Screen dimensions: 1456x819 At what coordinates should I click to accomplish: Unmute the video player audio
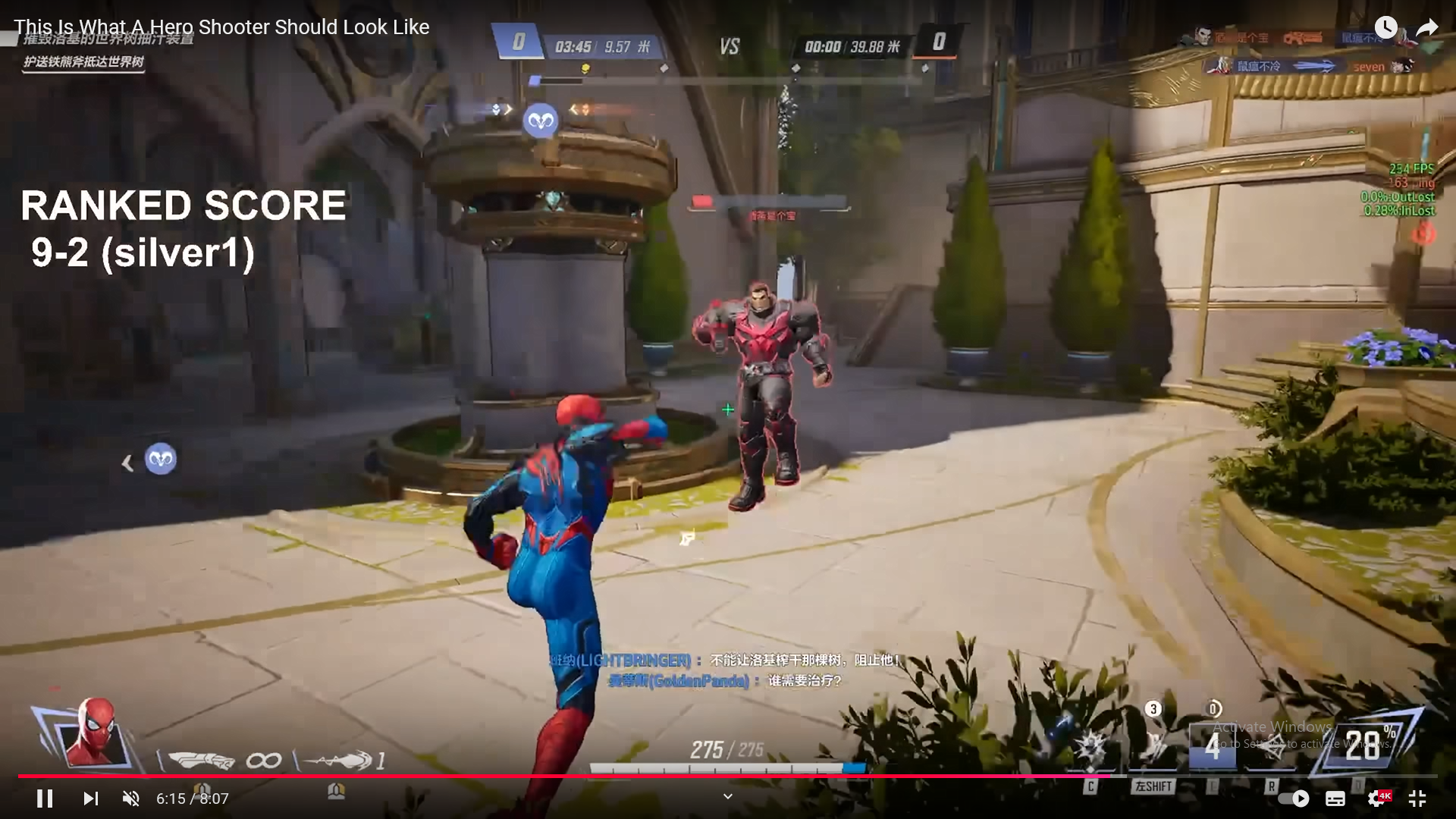[x=131, y=799]
